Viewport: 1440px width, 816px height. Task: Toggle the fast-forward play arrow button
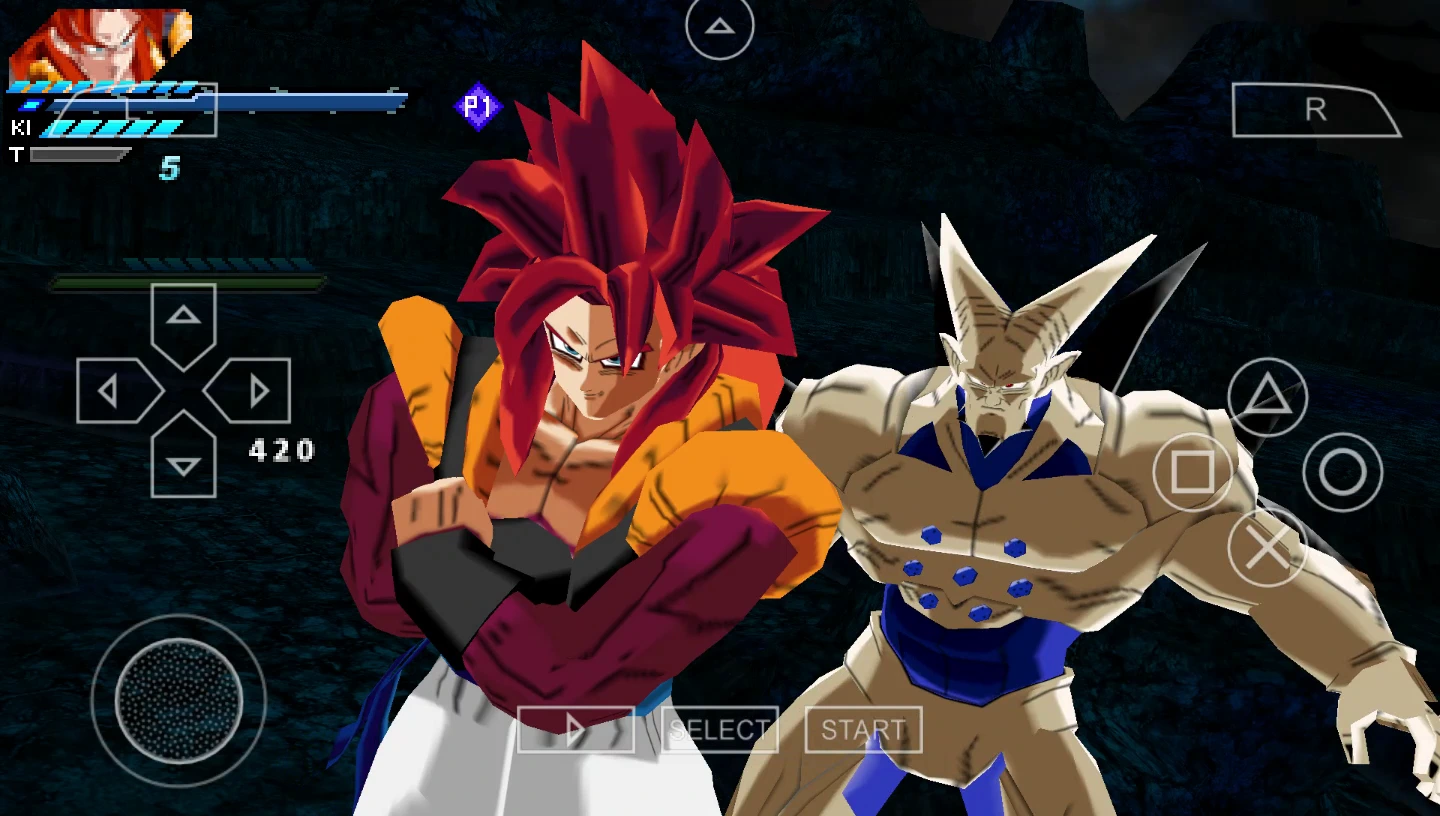coord(575,730)
